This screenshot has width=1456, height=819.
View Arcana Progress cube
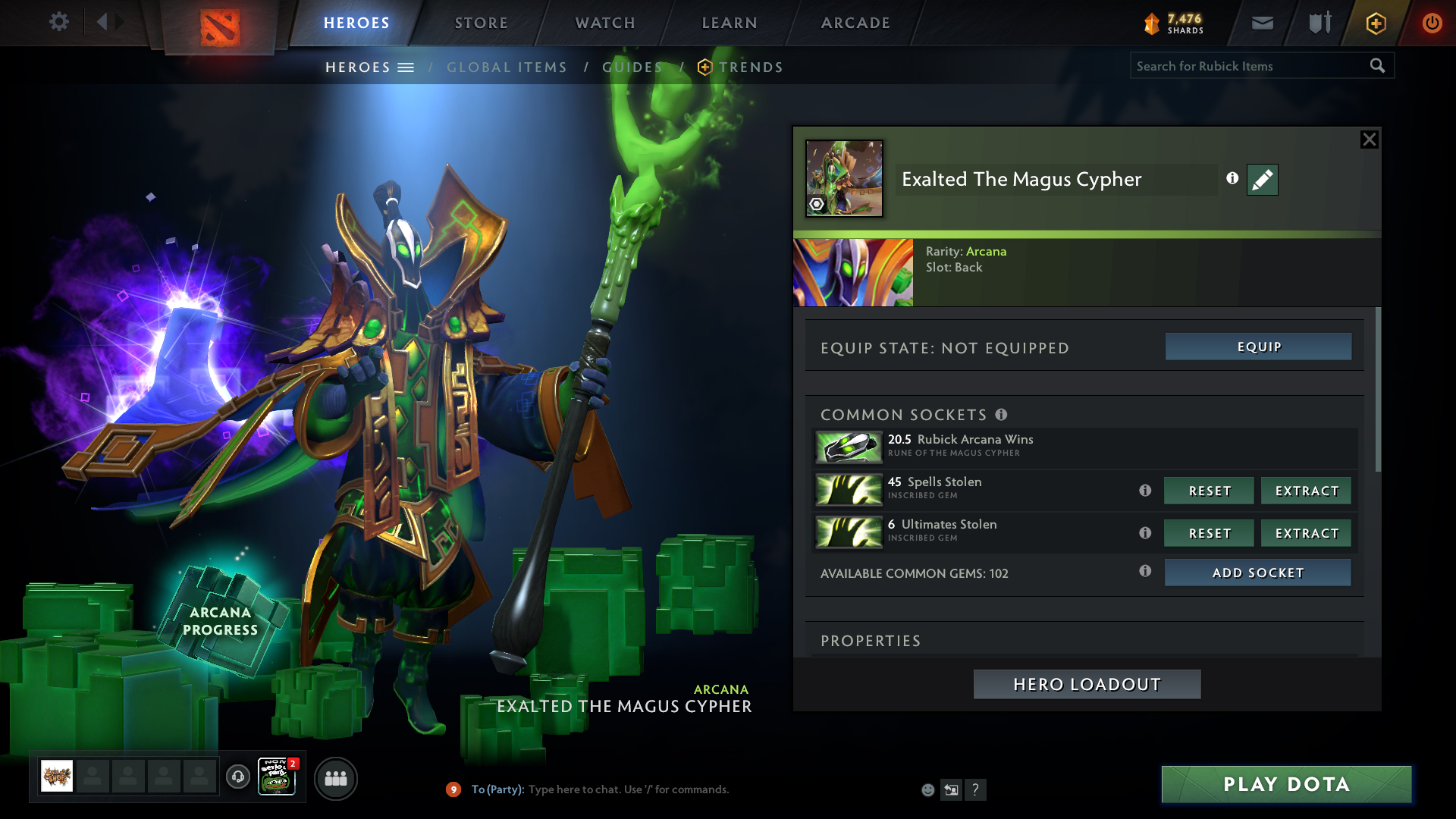coord(221,620)
